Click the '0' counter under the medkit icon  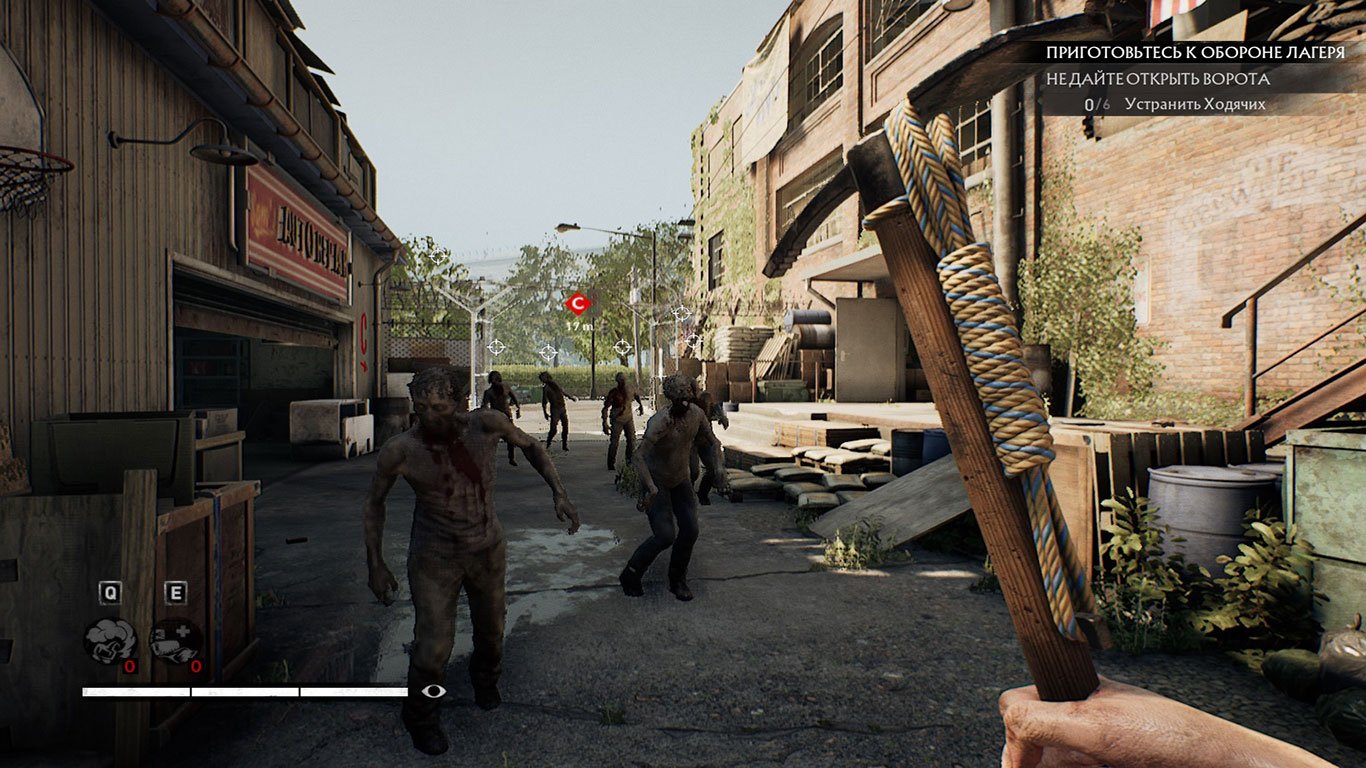pos(196,665)
